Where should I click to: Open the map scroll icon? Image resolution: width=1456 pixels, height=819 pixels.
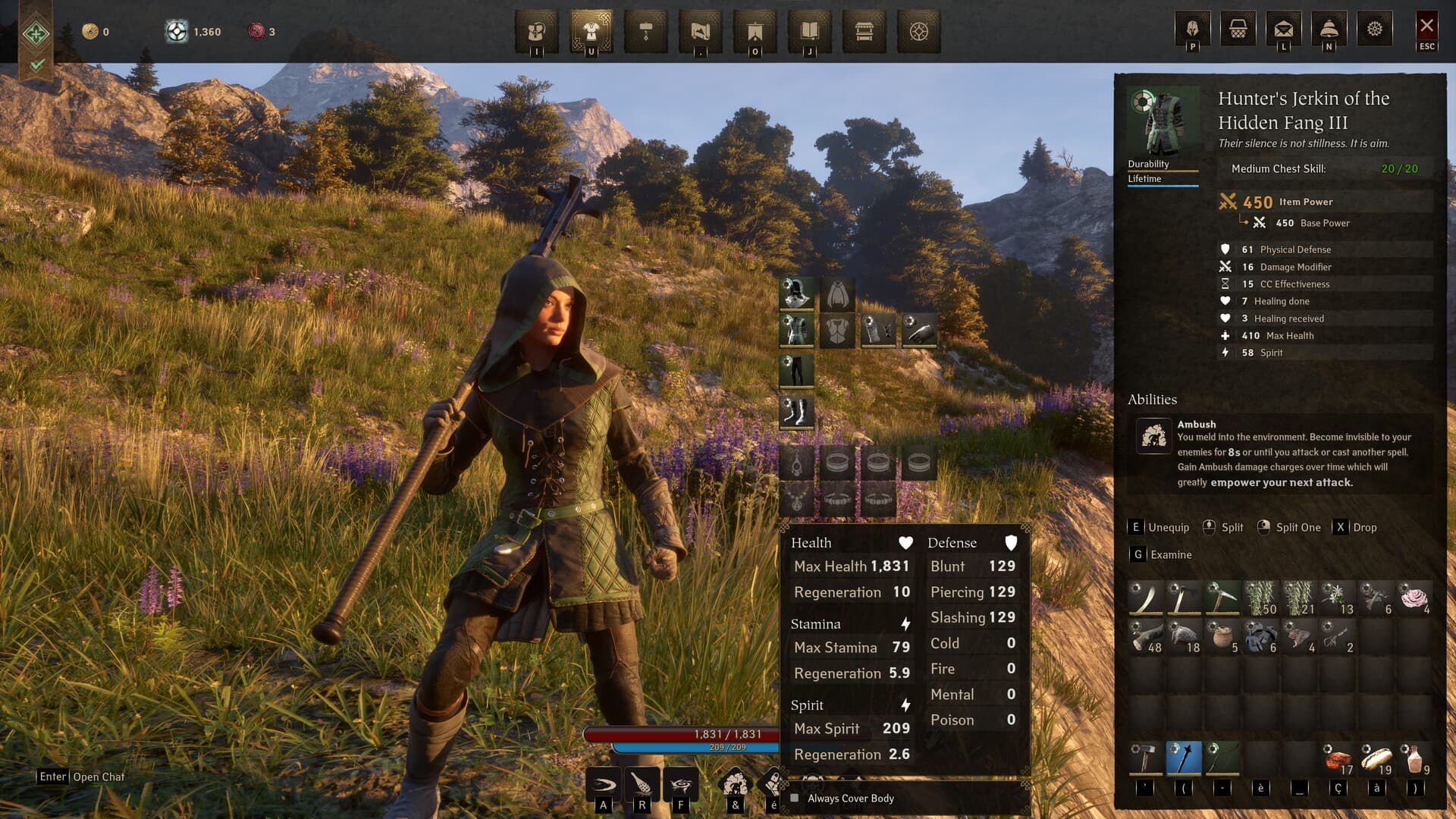[x=701, y=32]
